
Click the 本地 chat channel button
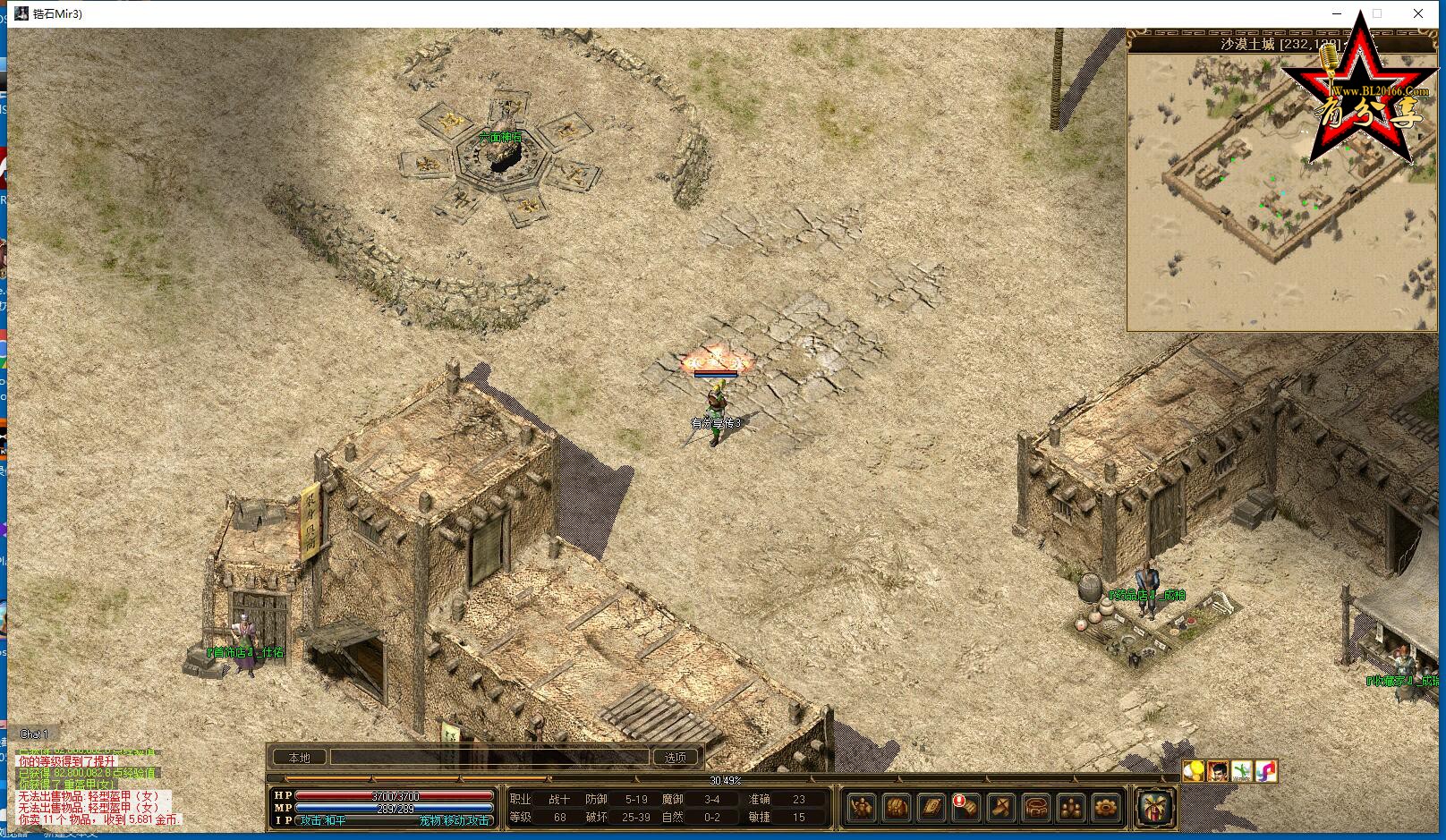[299, 758]
